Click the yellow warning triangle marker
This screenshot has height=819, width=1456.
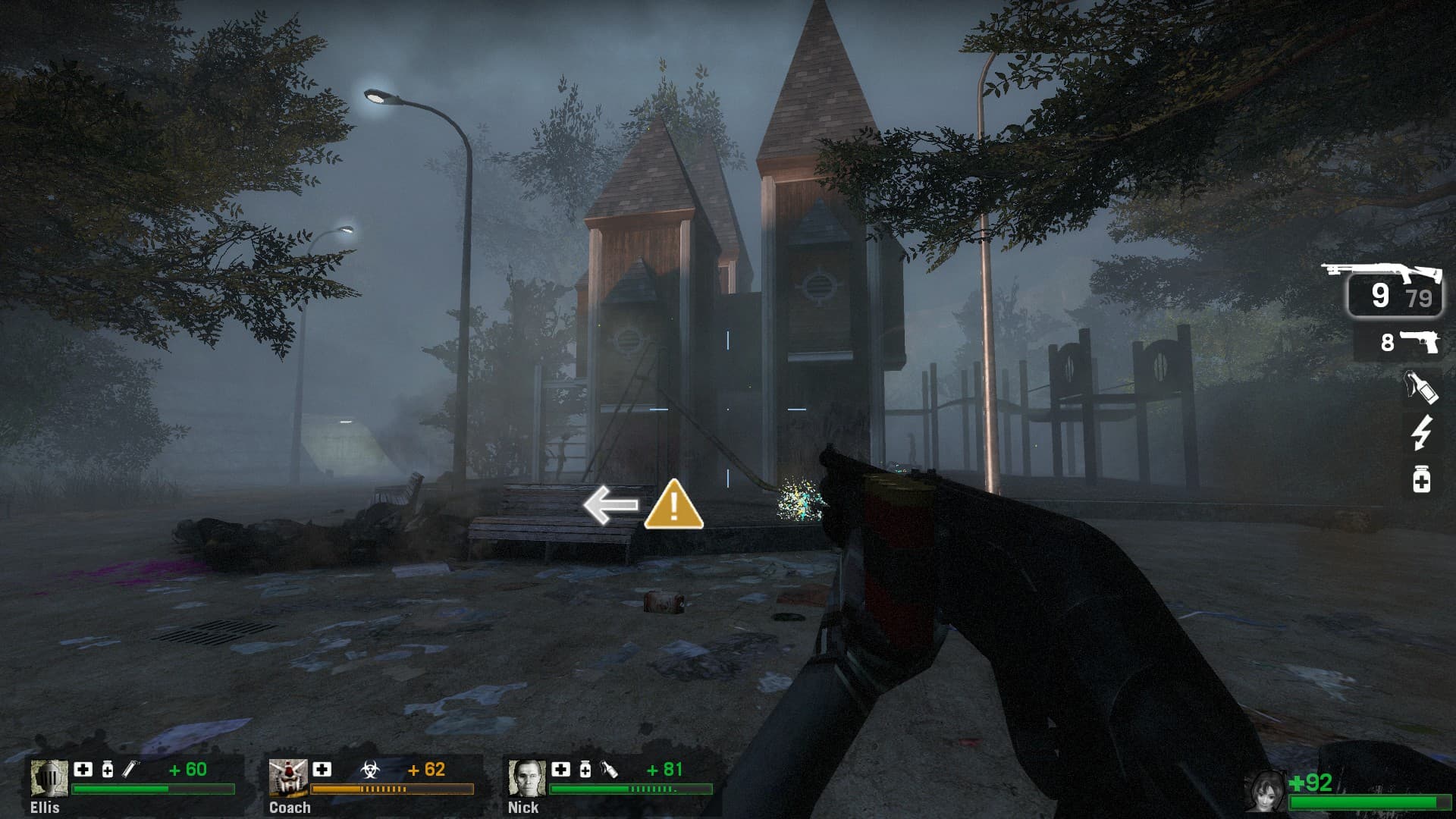(673, 506)
